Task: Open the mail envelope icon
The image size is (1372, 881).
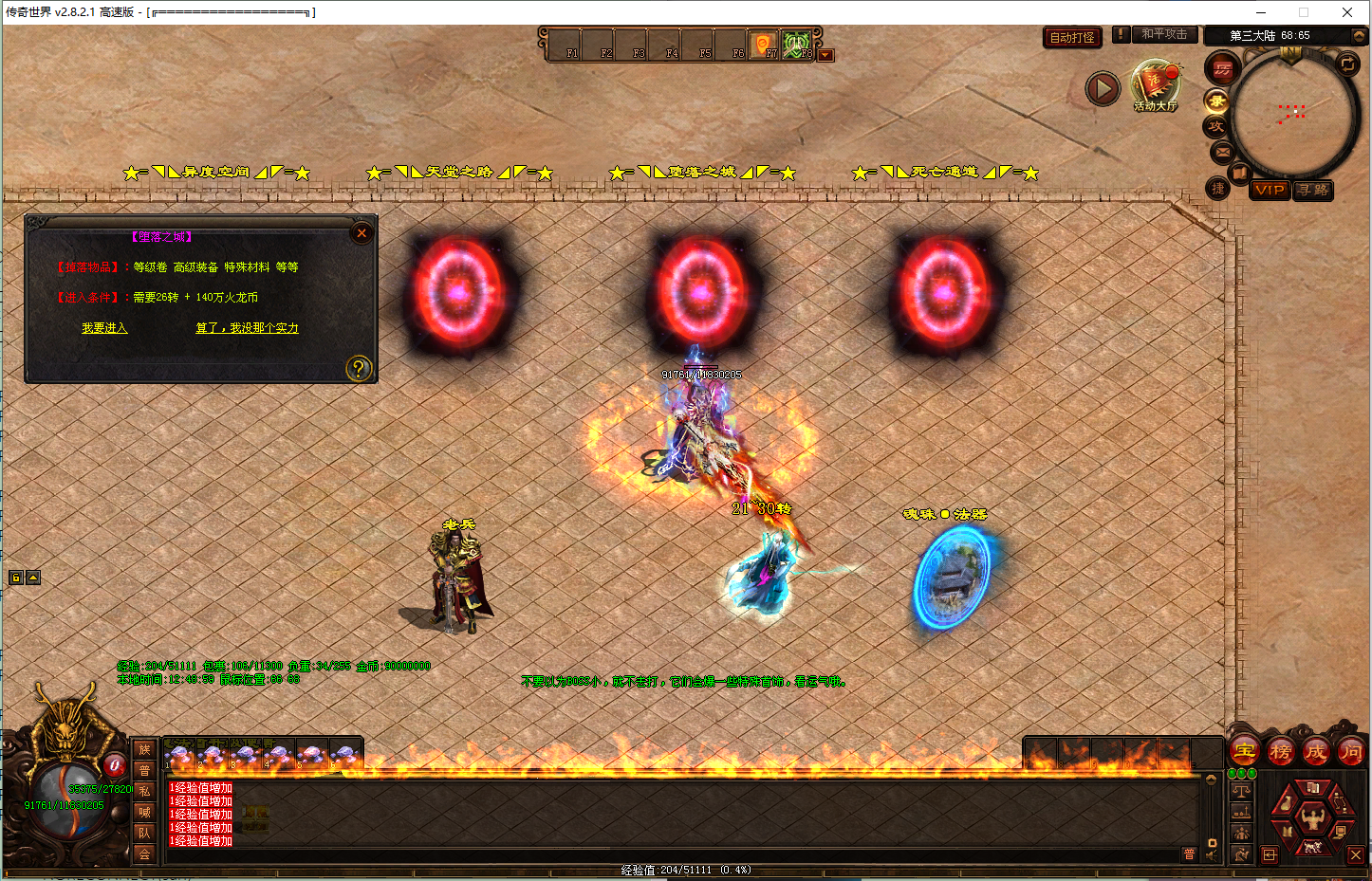Action: (1222, 152)
